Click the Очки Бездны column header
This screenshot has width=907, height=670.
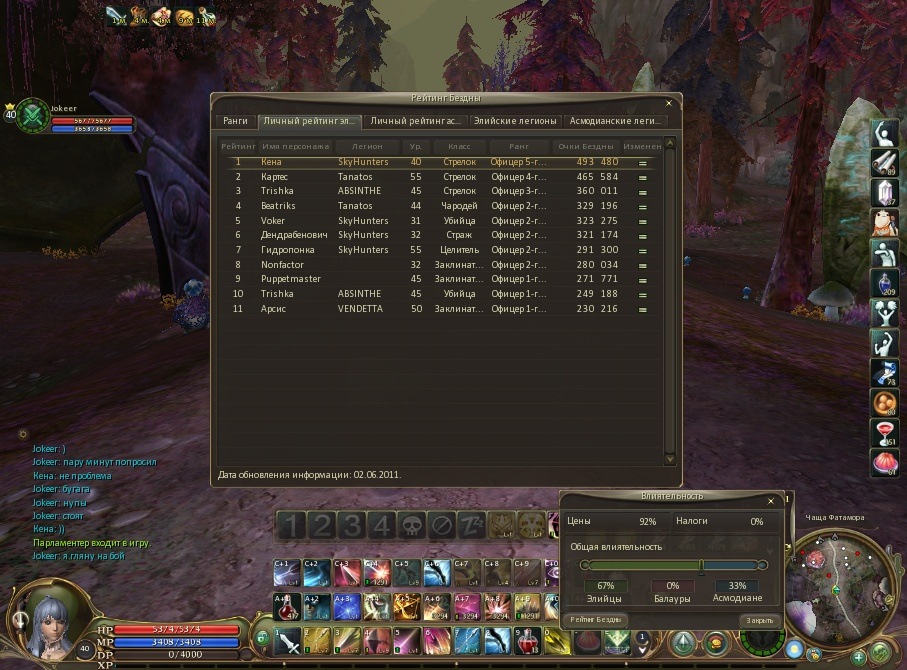tap(585, 146)
